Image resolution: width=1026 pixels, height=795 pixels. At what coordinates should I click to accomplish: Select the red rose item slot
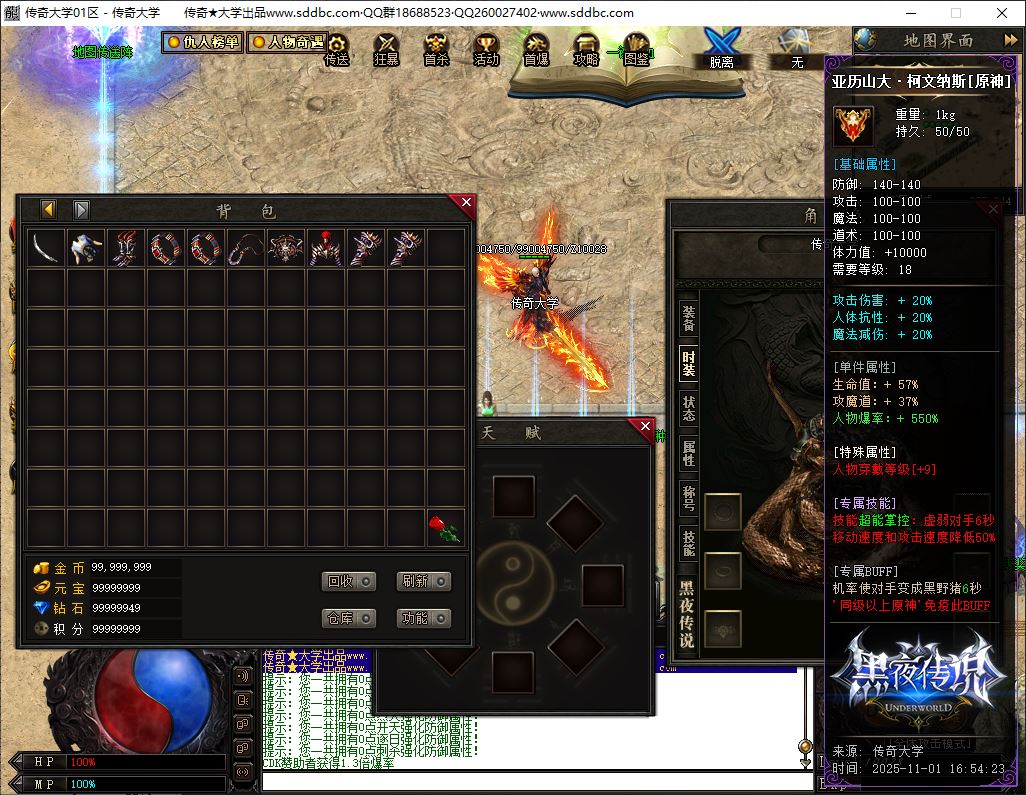[446, 528]
